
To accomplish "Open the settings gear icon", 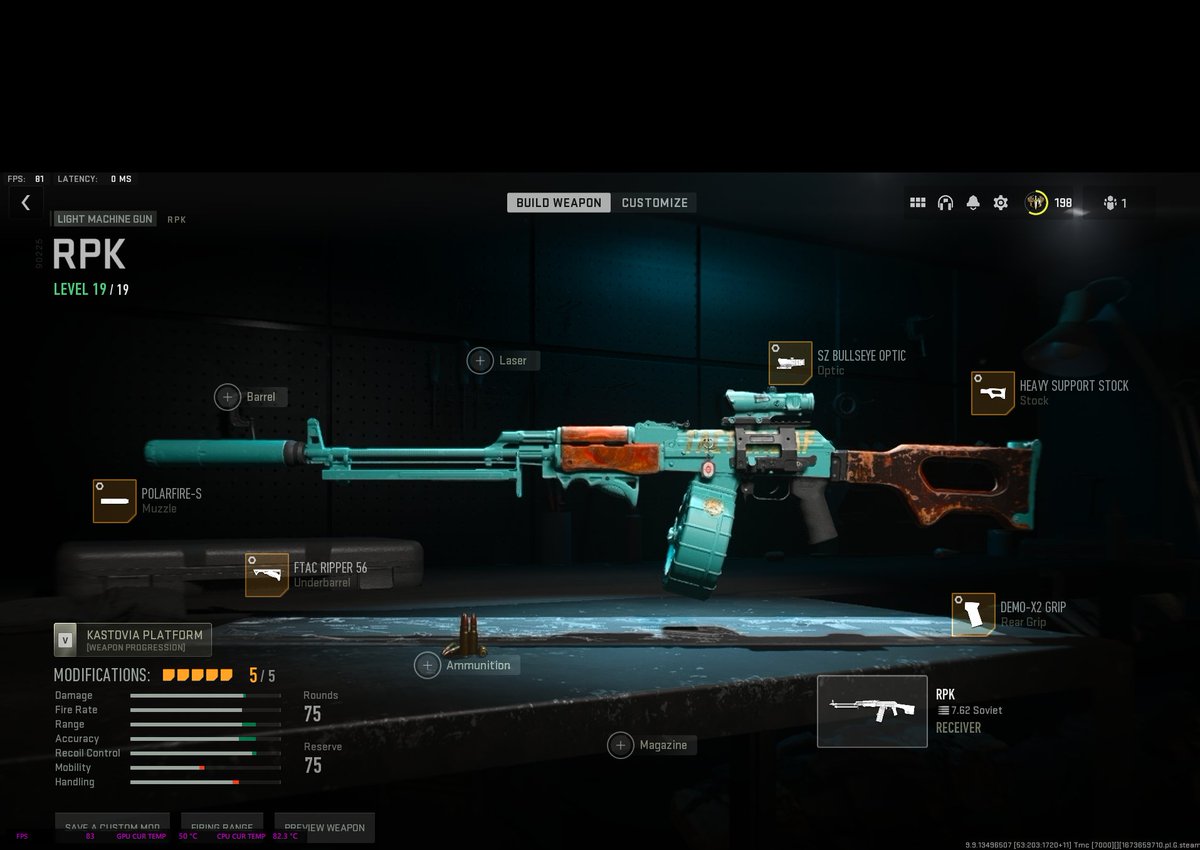I will (1000, 203).
